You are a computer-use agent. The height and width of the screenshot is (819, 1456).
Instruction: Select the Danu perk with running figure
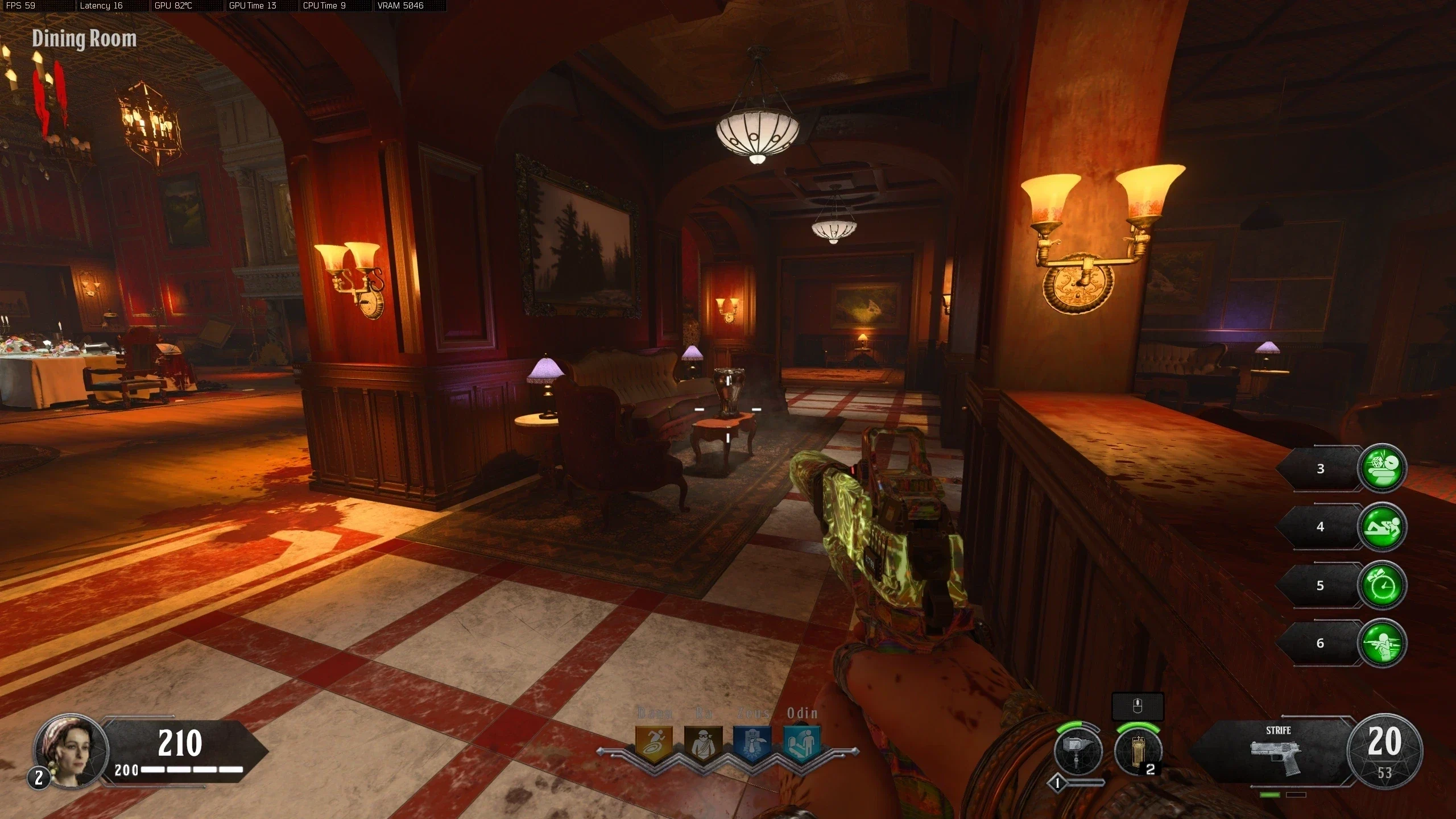click(x=653, y=743)
